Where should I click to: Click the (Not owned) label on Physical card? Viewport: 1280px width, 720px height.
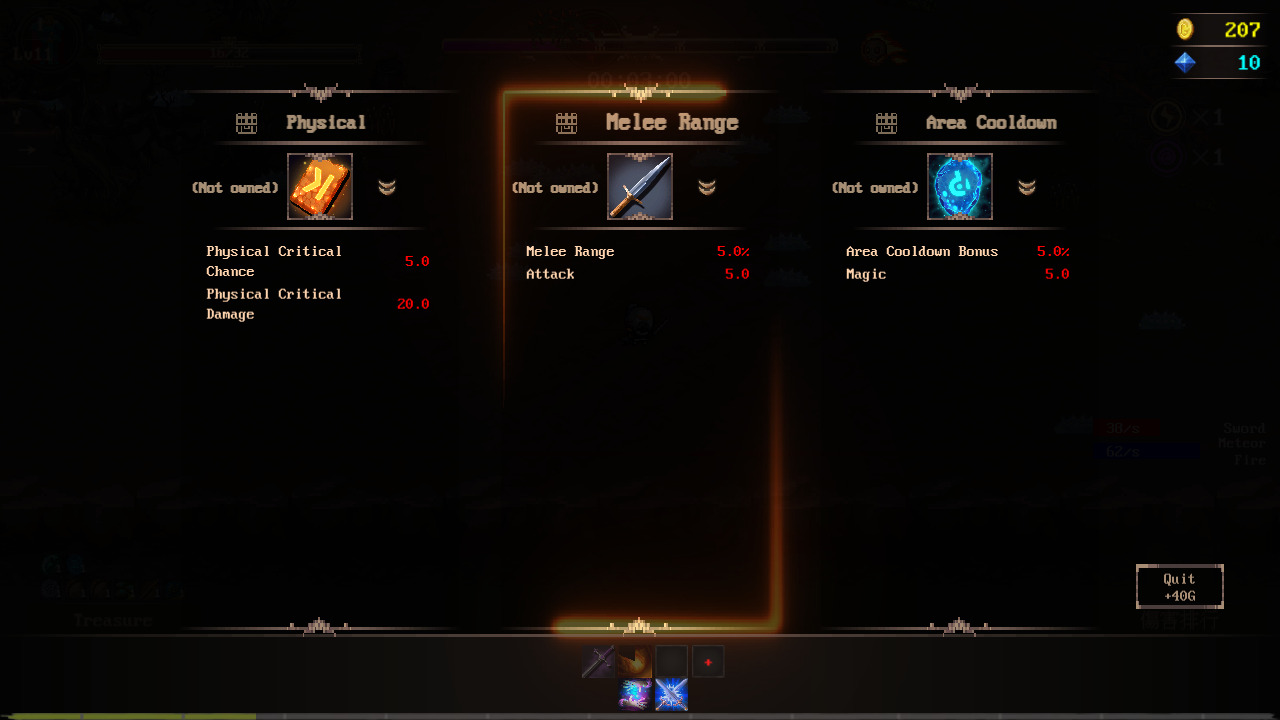236,186
